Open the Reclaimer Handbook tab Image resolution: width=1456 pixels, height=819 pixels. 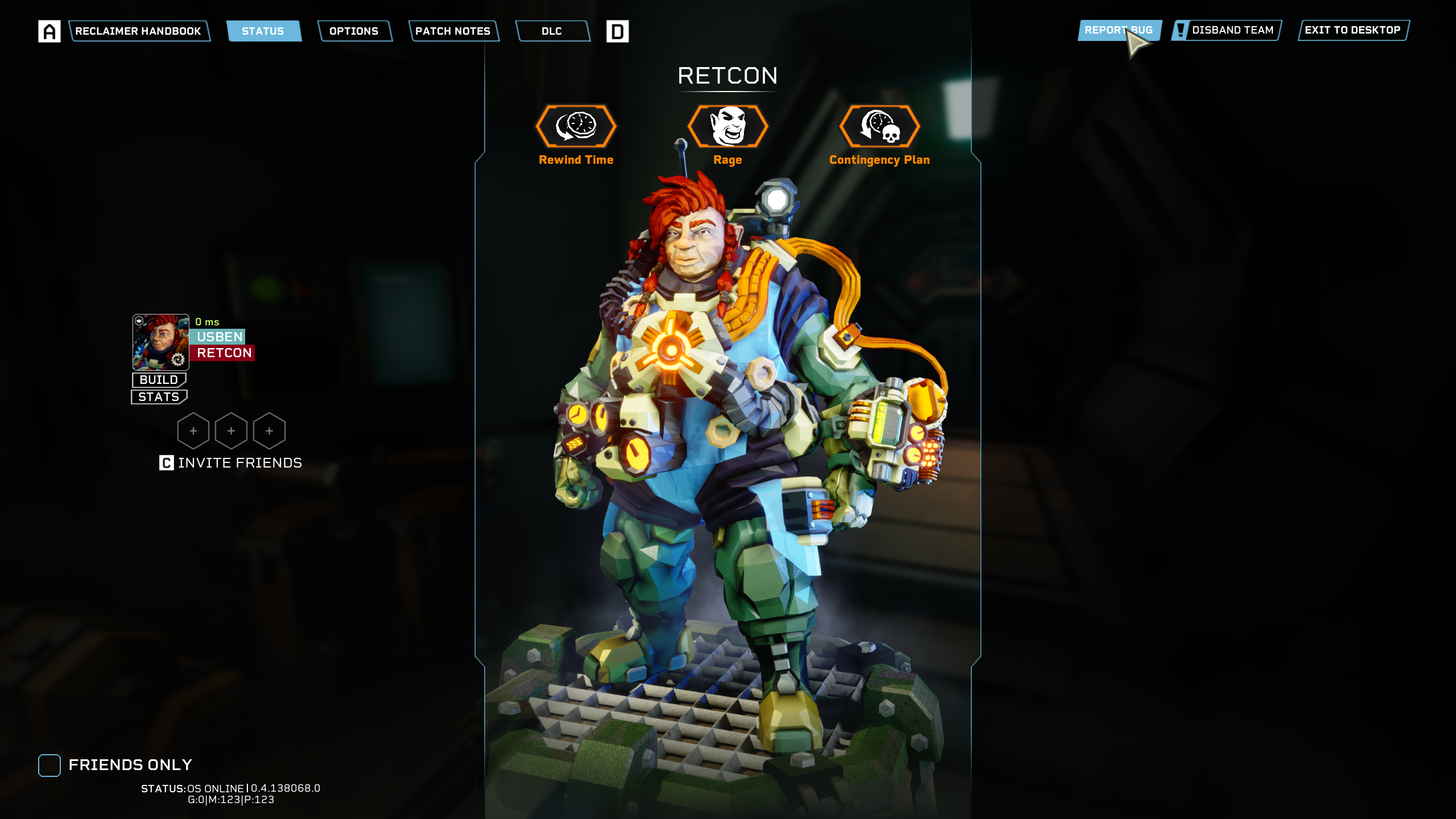tap(138, 31)
